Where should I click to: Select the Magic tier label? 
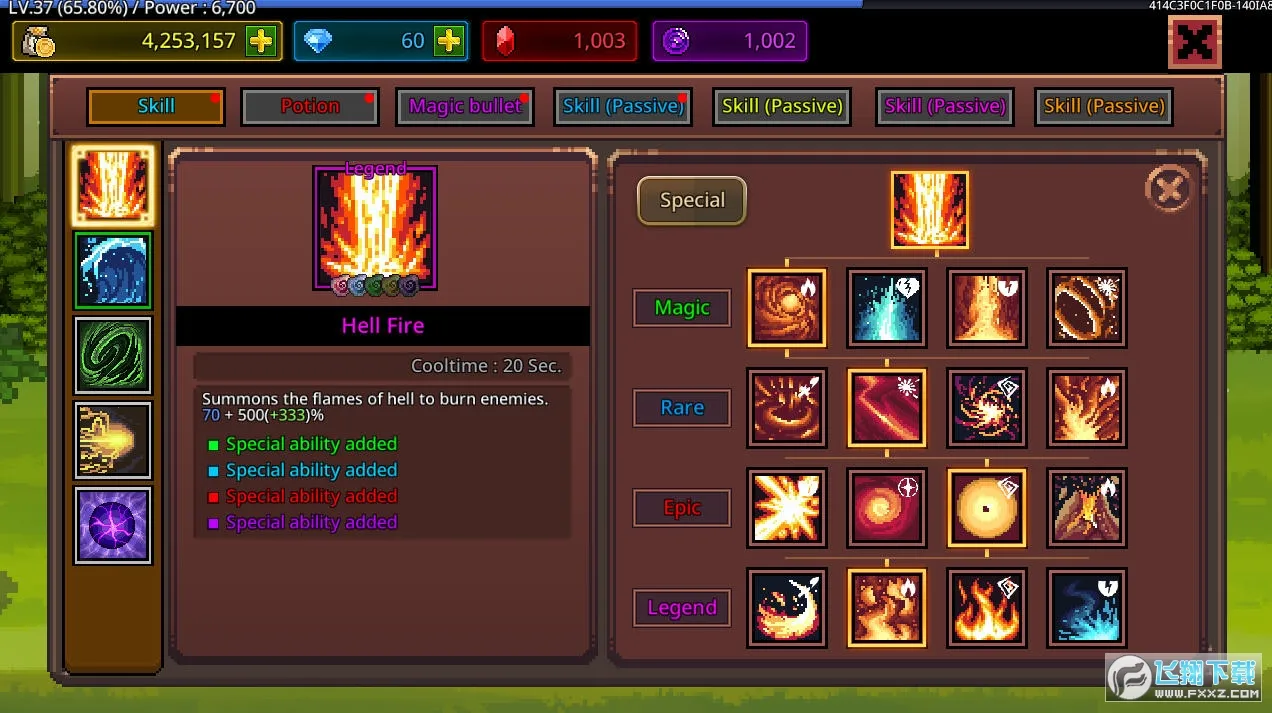point(682,308)
